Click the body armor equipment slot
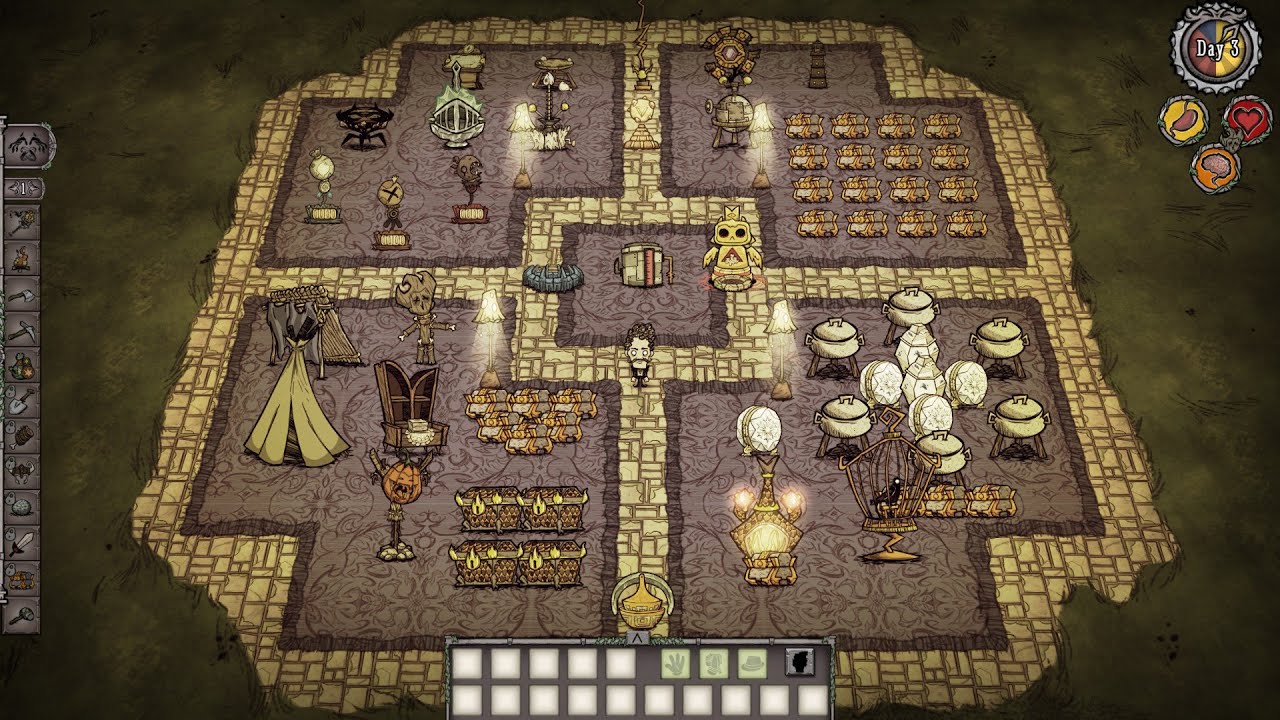1280x720 pixels. click(714, 662)
